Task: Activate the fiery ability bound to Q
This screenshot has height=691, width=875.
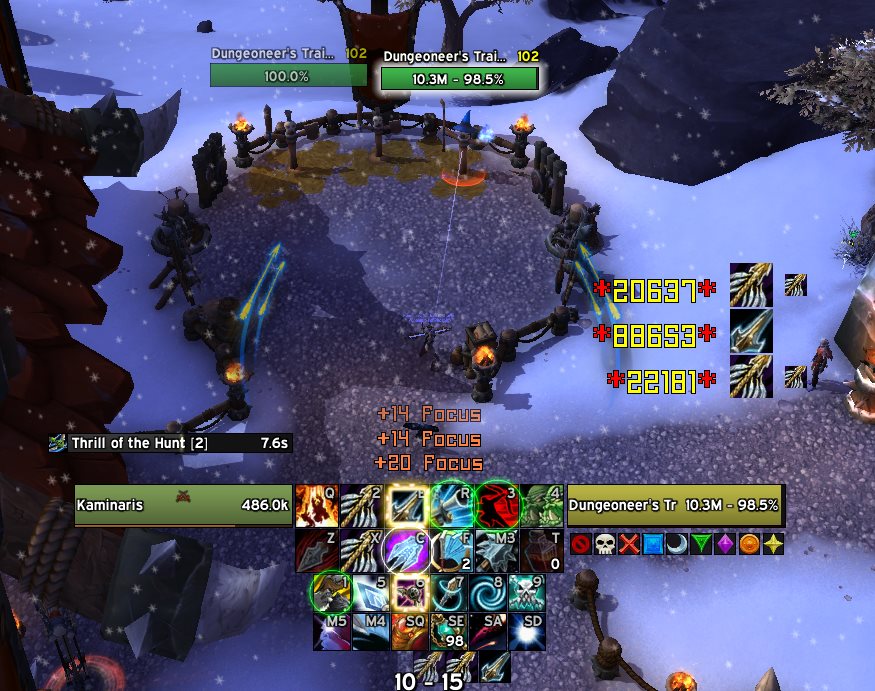Action: (x=316, y=505)
